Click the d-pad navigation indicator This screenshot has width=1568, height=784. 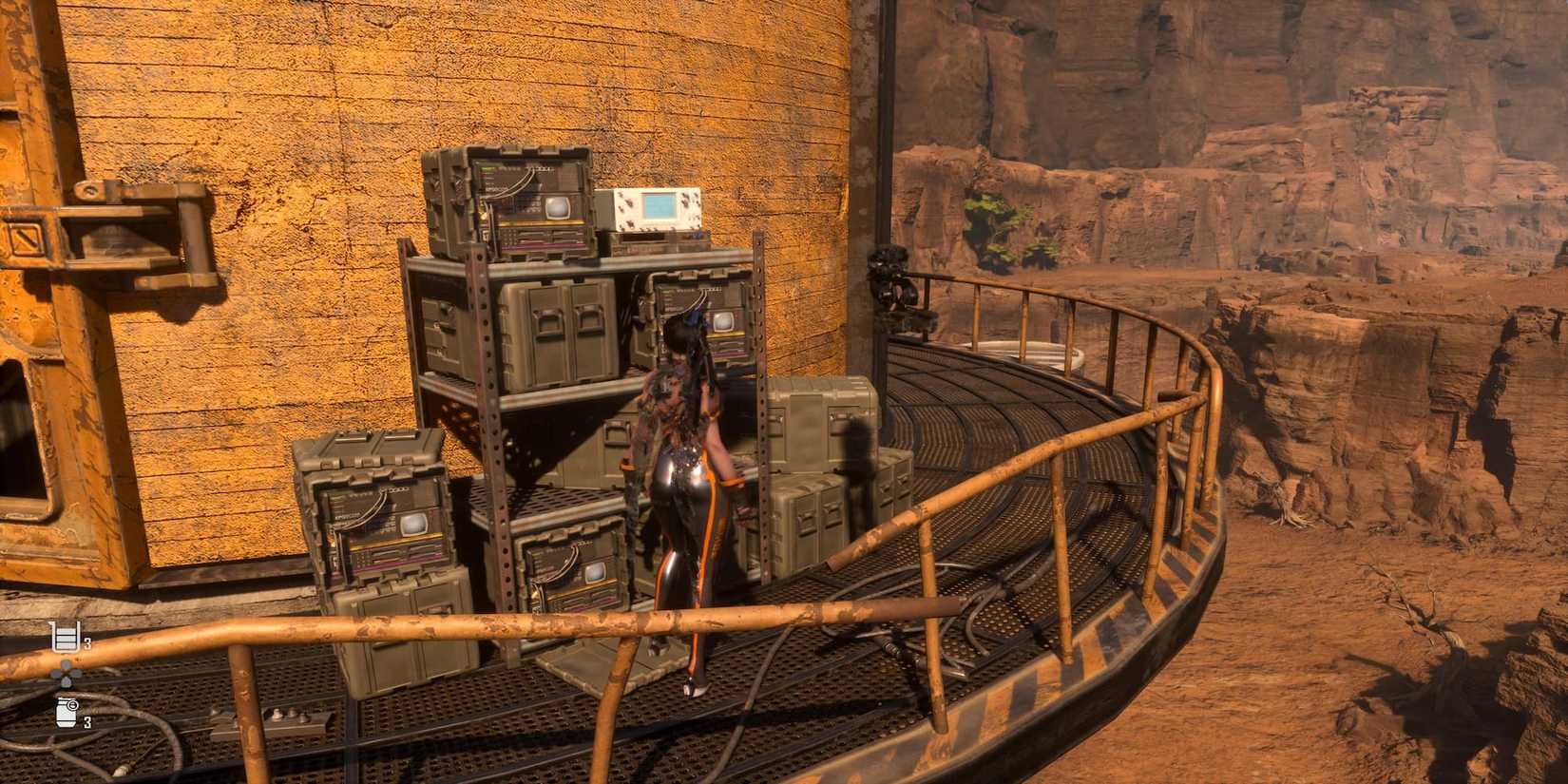click(x=65, y=672)
